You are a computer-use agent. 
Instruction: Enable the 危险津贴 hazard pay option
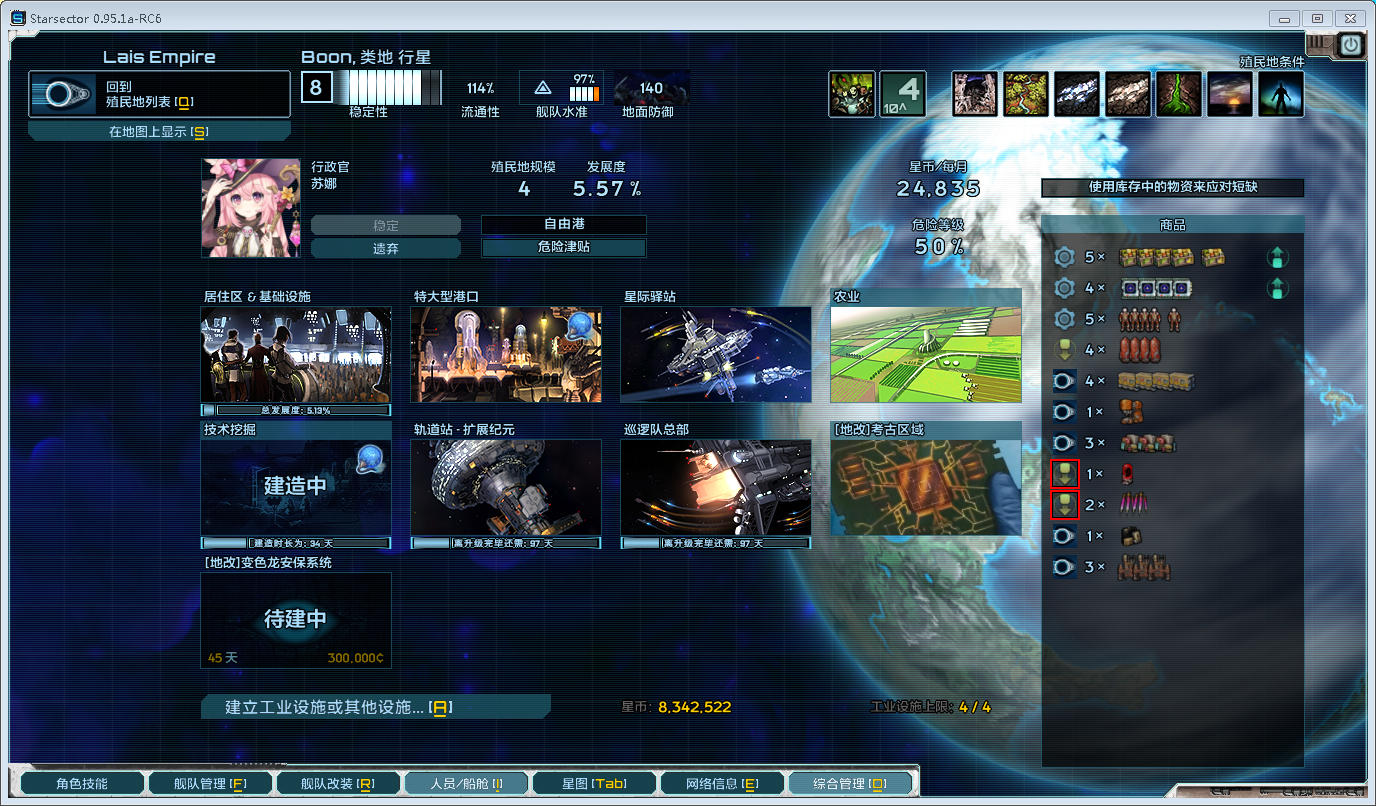(562, 247)
